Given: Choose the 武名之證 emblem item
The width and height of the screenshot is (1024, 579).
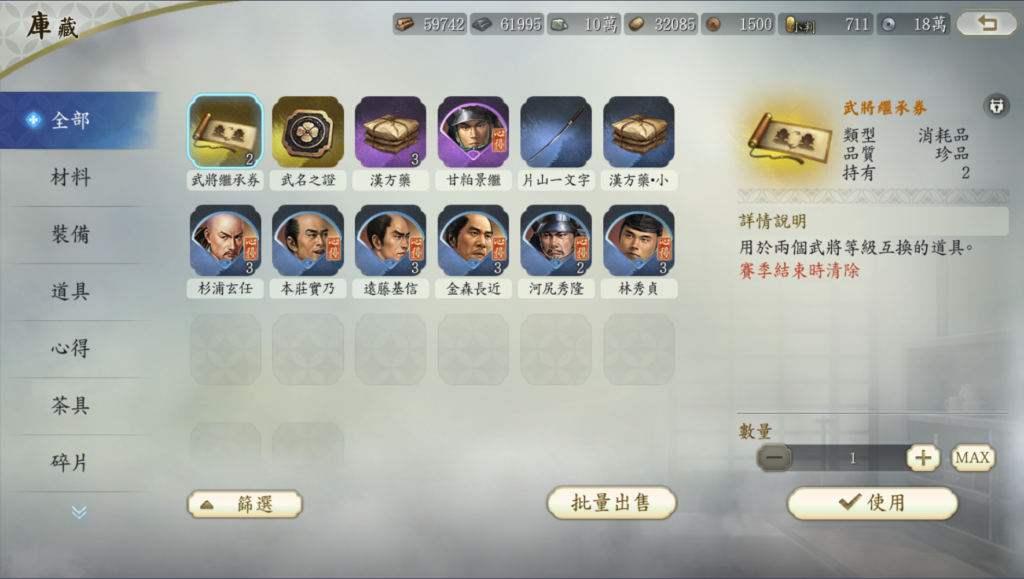Looking at the screenshot, I should [x=308, y=131].
